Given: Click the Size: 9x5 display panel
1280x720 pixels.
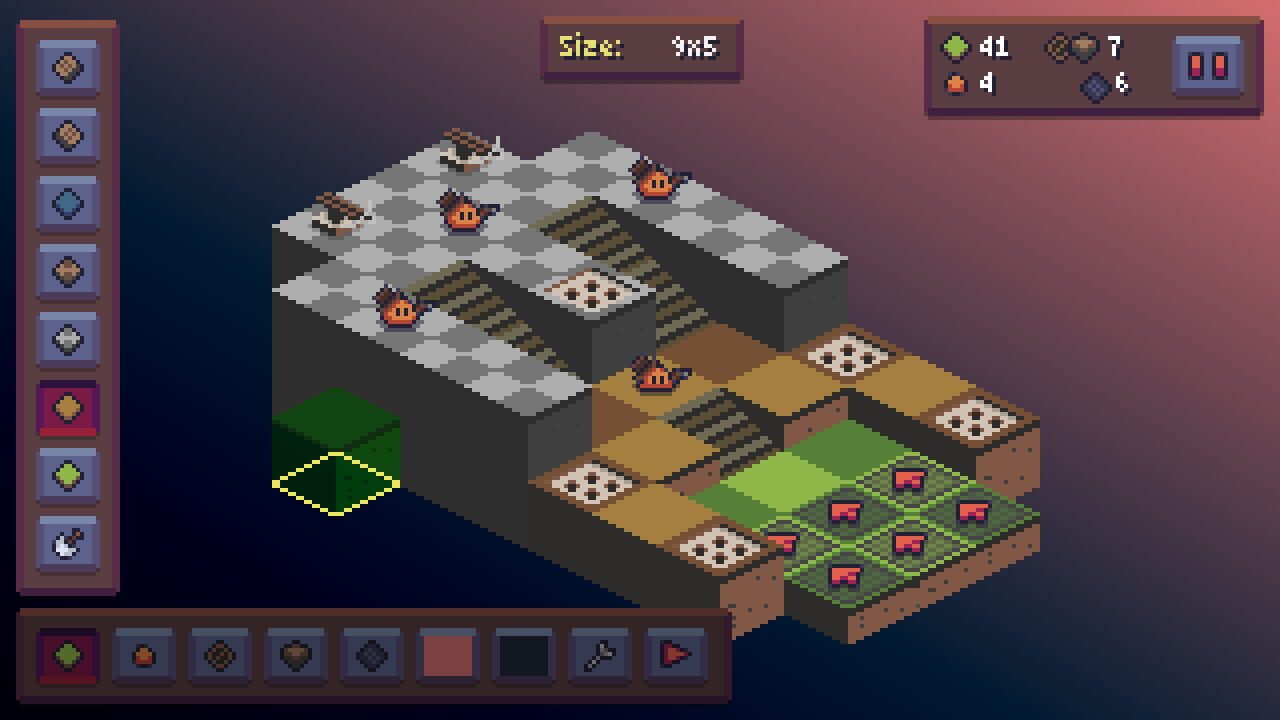Looking at the screenshot, I should pos(643,47).
